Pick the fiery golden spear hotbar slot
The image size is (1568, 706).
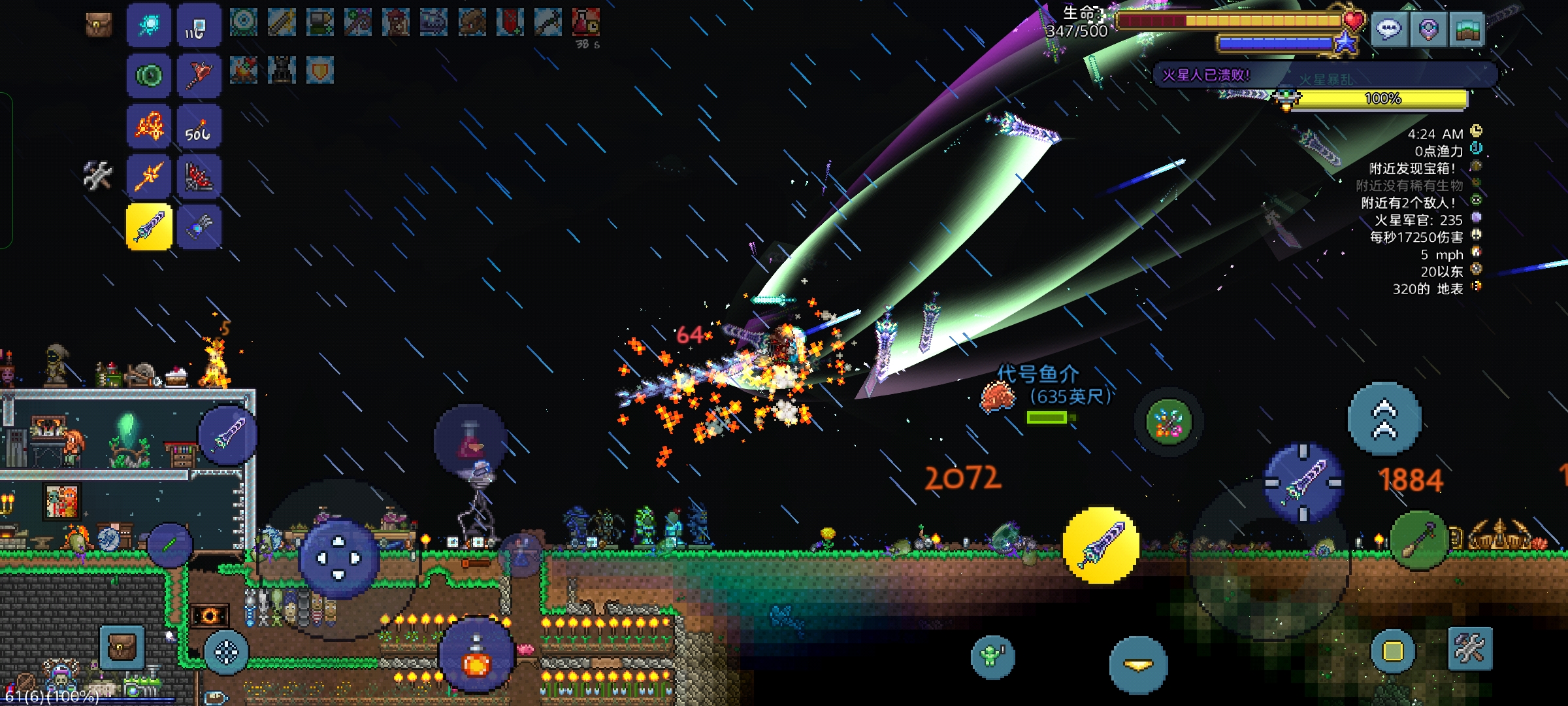coord(149,176)
